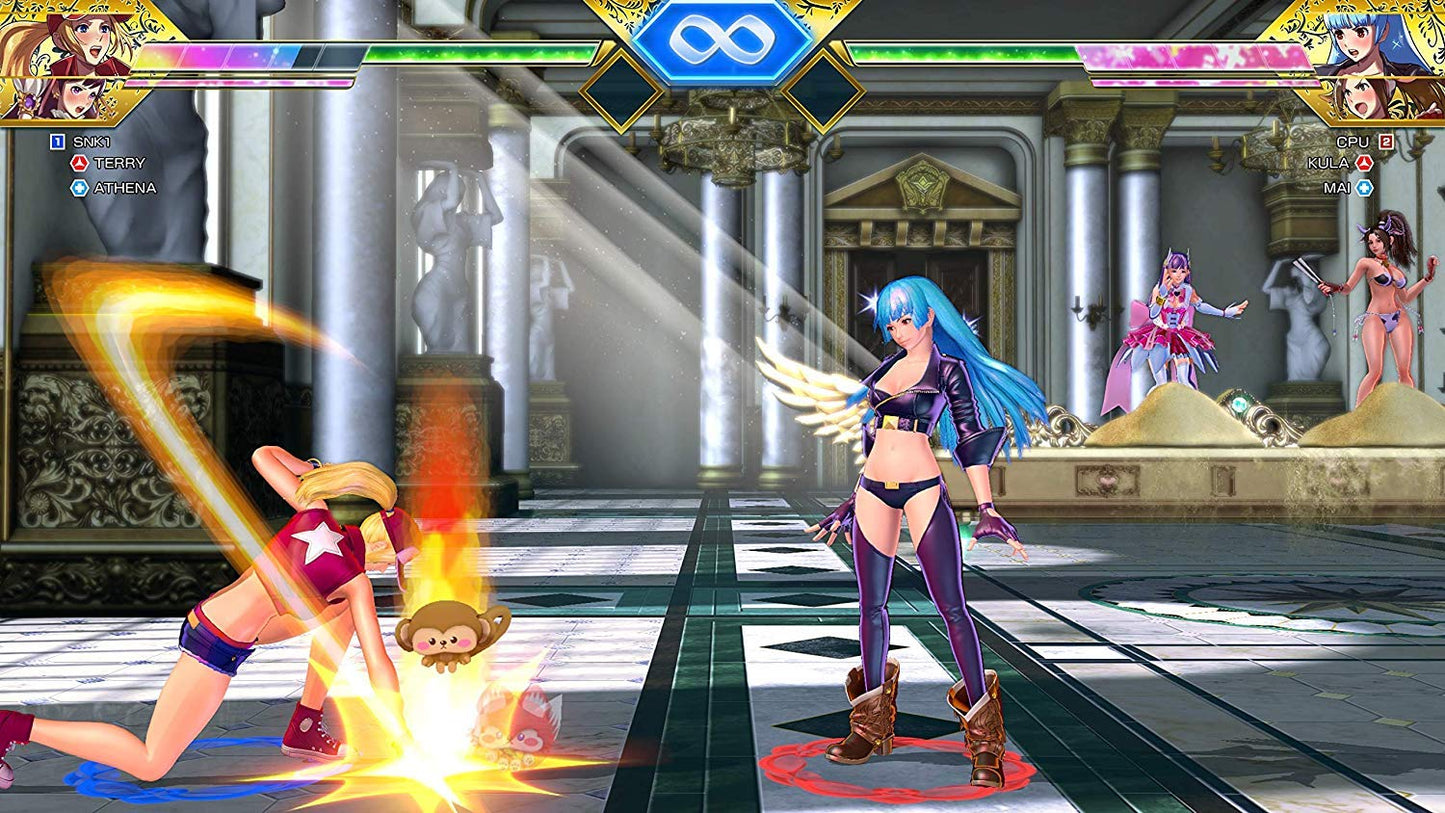Select Kula's red active-character badge icon
This screenshot has height=813, width=1445.
(1364, 164)
